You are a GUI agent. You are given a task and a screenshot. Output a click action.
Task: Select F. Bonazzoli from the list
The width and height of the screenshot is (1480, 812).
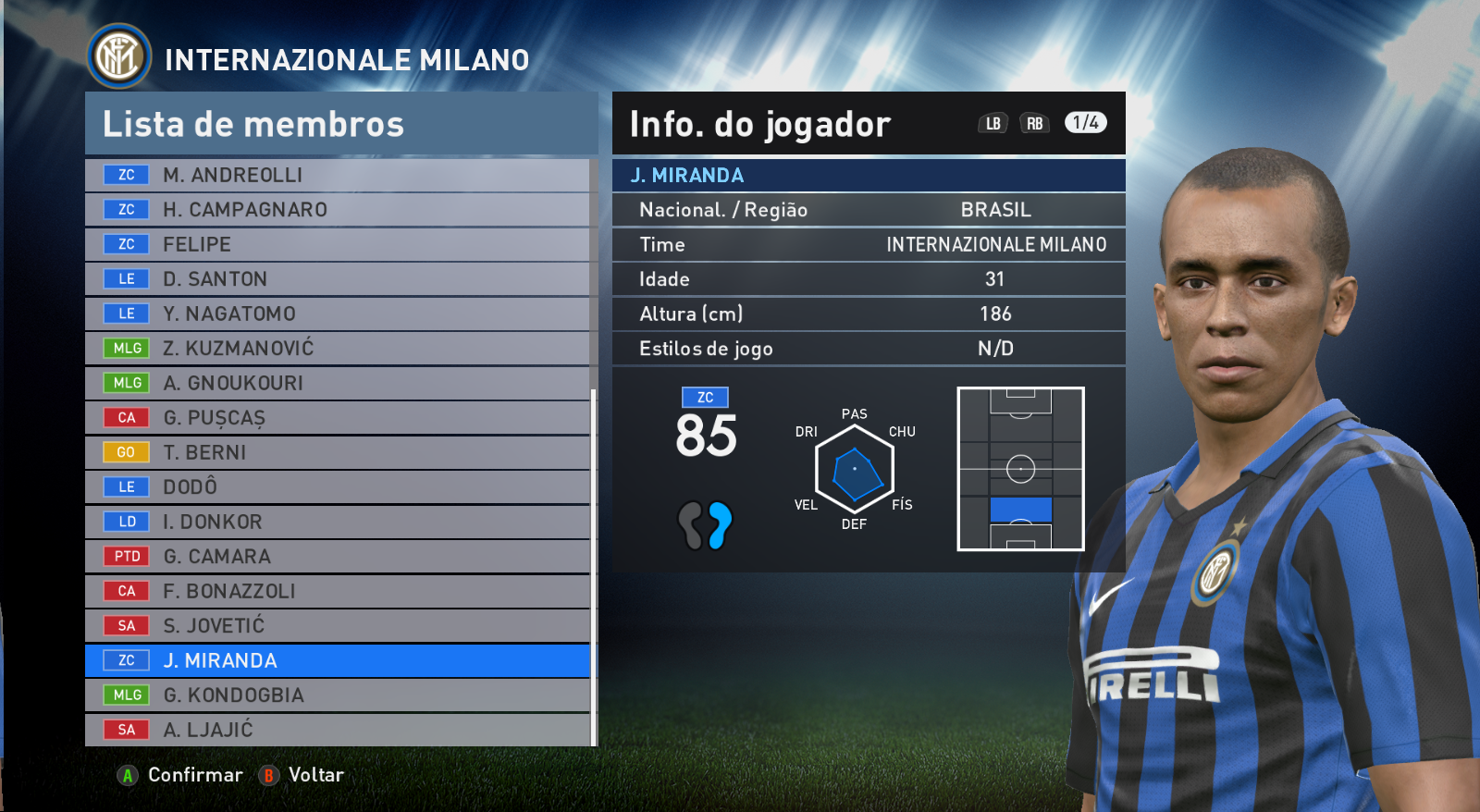[338, 591]
